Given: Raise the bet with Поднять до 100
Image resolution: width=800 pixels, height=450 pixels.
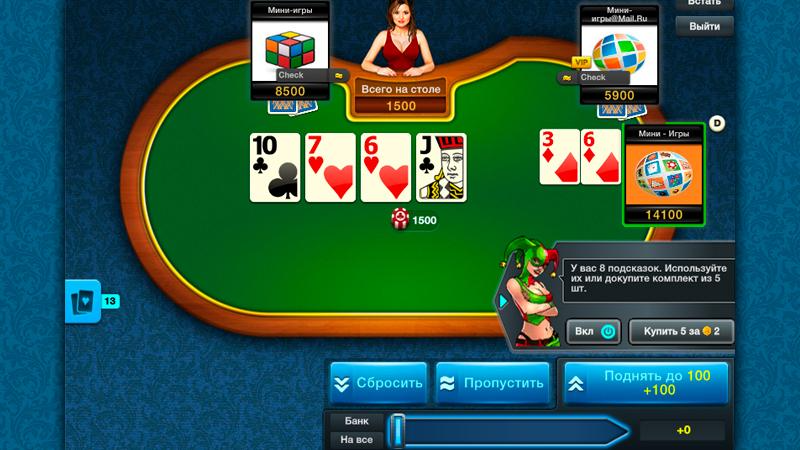Looking at the screenshot, I should (645, 382).
